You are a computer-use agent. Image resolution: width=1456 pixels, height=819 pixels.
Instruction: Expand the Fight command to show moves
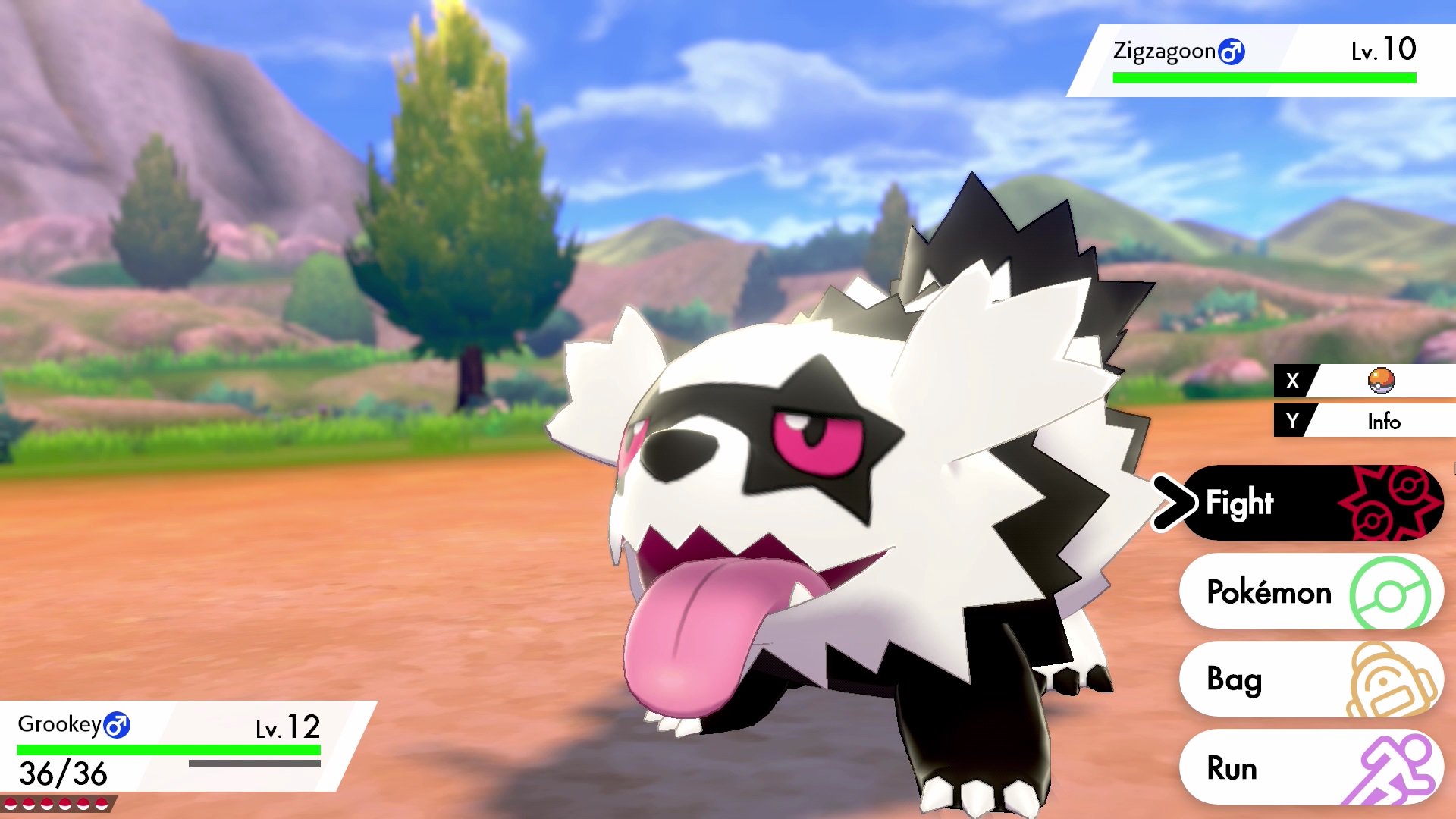[1289, 502]
